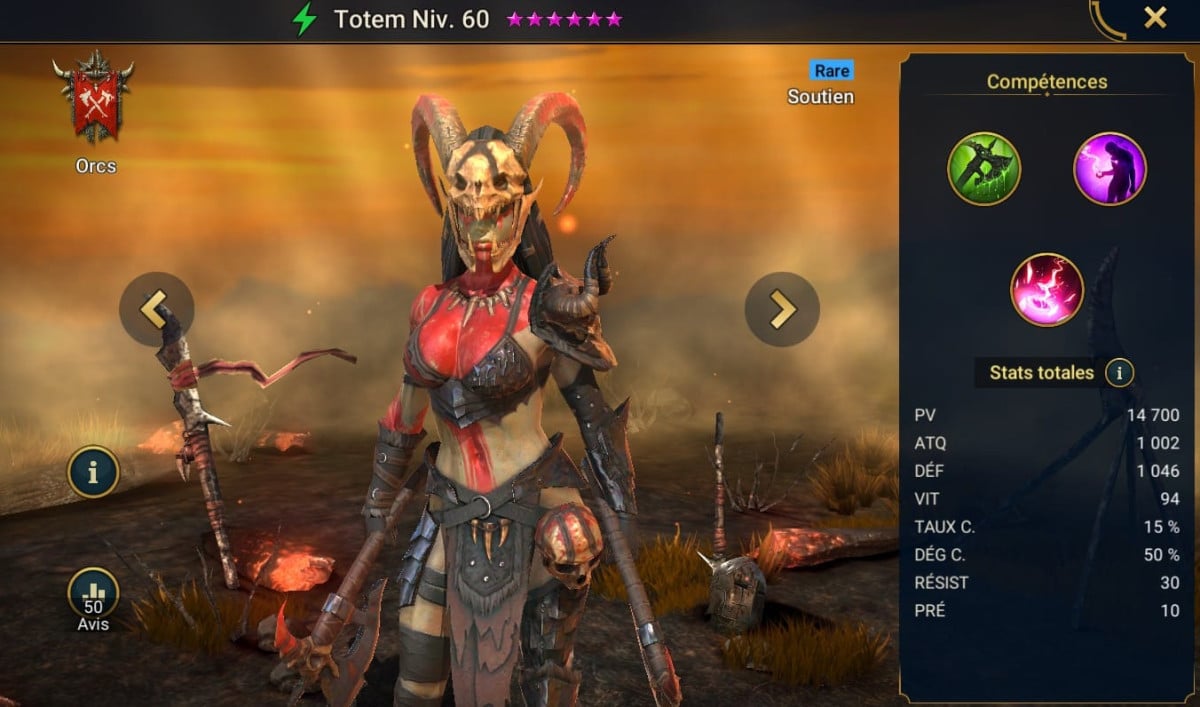Select the pink lightning skill icon
Image resolution: width=1200 pixels, height=707 pixels.
pyautogui.click(x=1047, y=289)
